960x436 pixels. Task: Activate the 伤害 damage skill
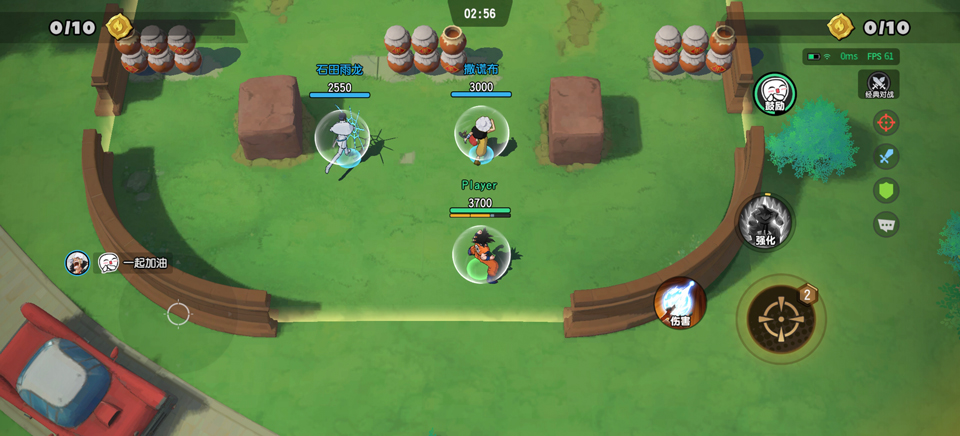pos(680,303)
